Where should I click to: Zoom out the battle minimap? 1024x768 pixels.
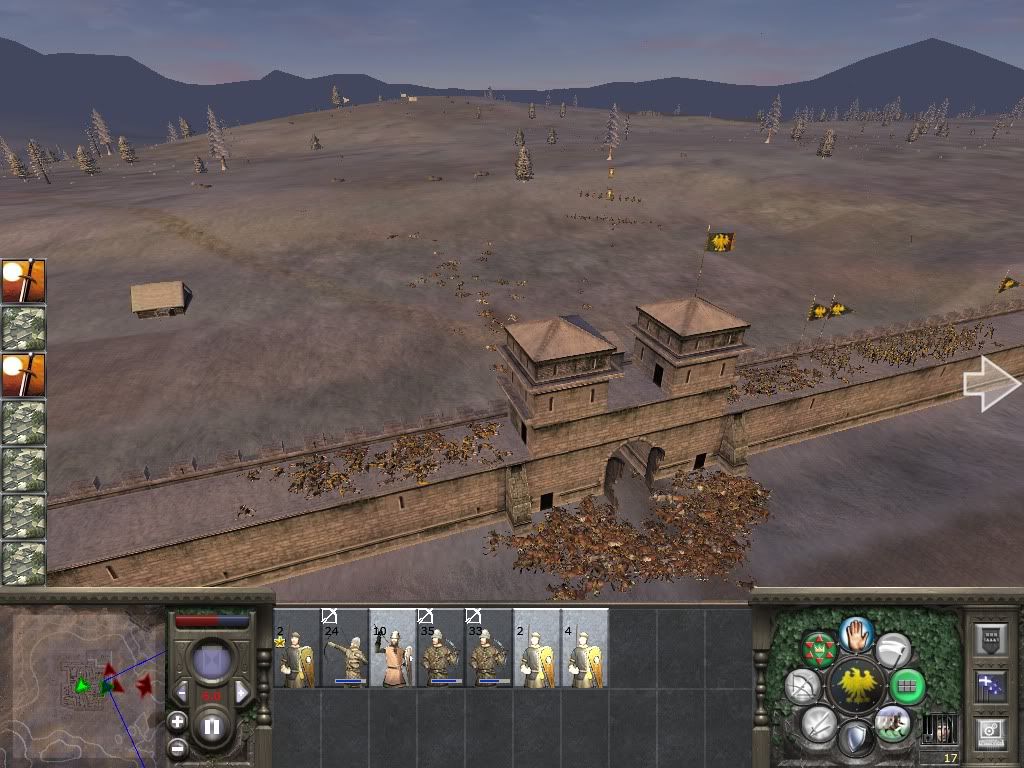(177, 746)
